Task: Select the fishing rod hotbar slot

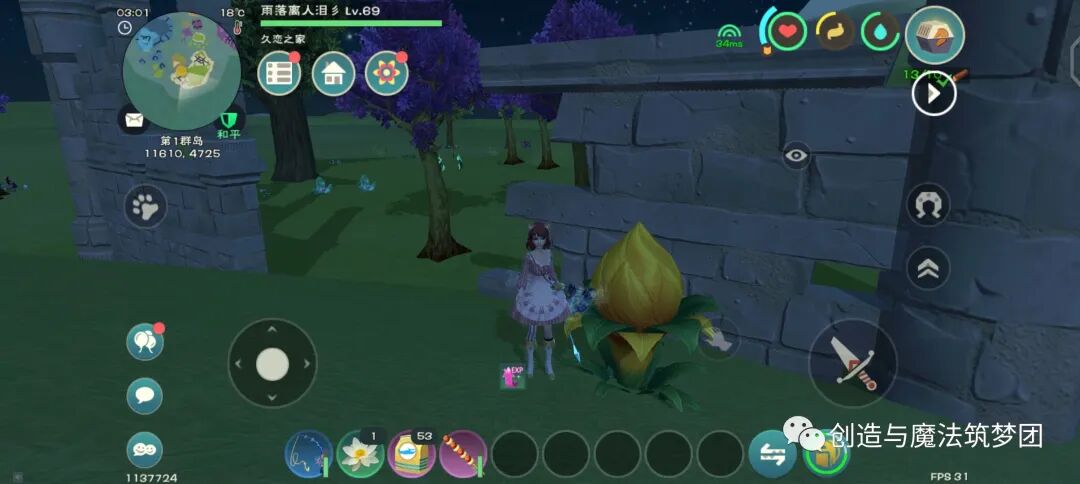Action: [308, 454]
